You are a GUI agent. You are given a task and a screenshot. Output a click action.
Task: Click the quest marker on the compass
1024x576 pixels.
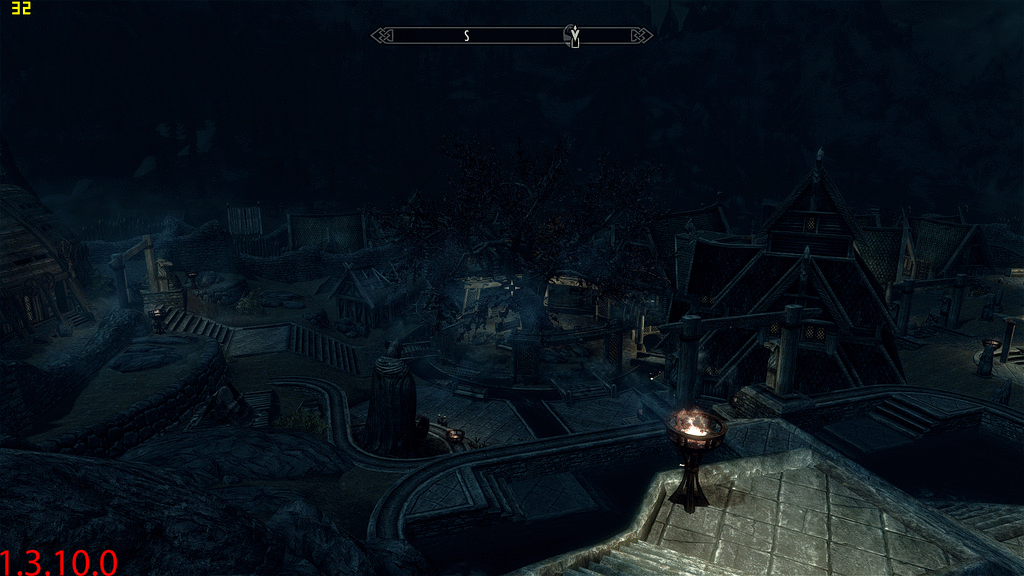point(574,36)
